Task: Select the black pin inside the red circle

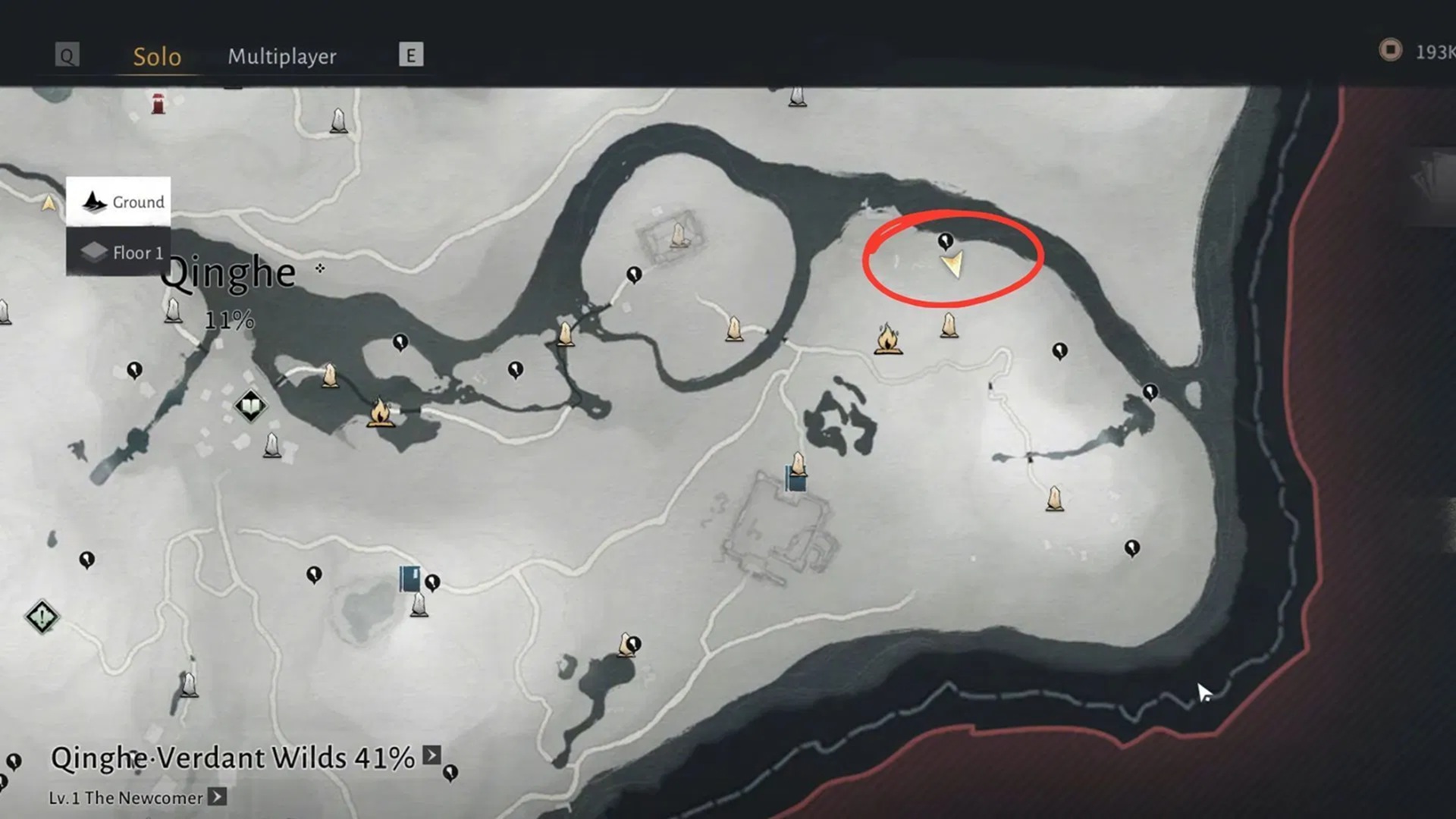Action: (945, 241)
